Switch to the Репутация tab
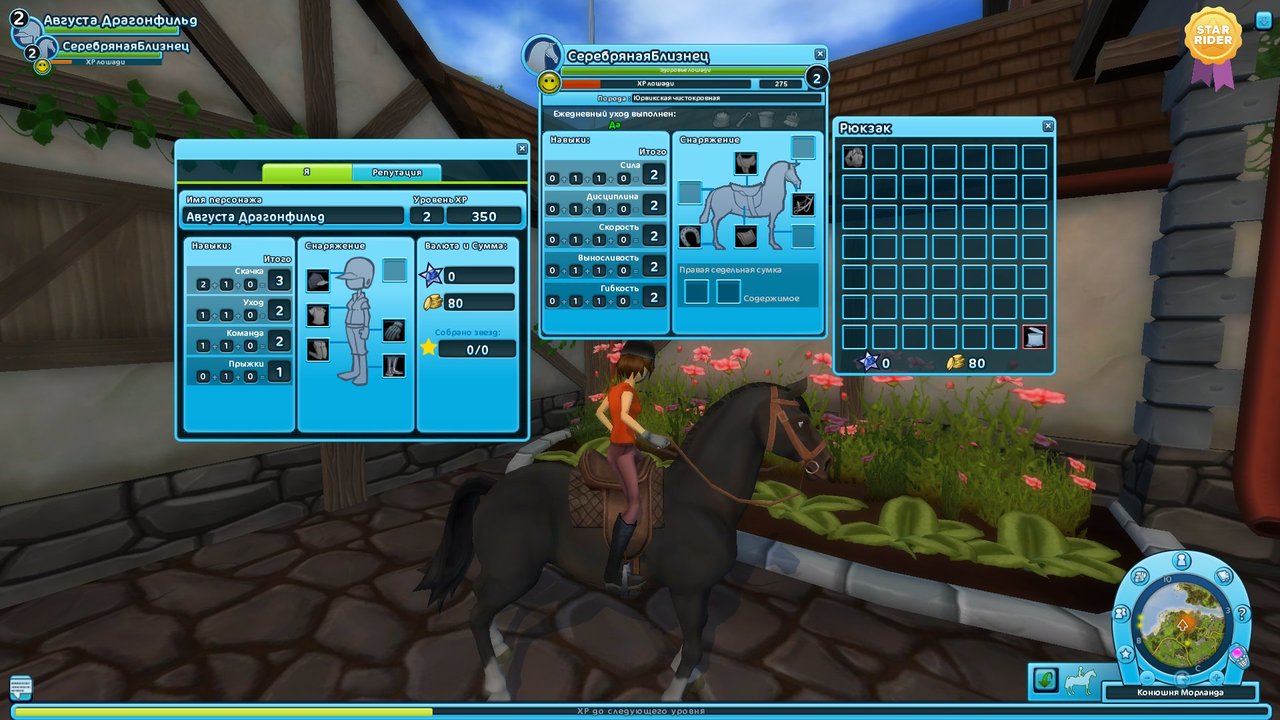Image resolution: width=1280 pixels, height=720 pixels. point(396,173)
